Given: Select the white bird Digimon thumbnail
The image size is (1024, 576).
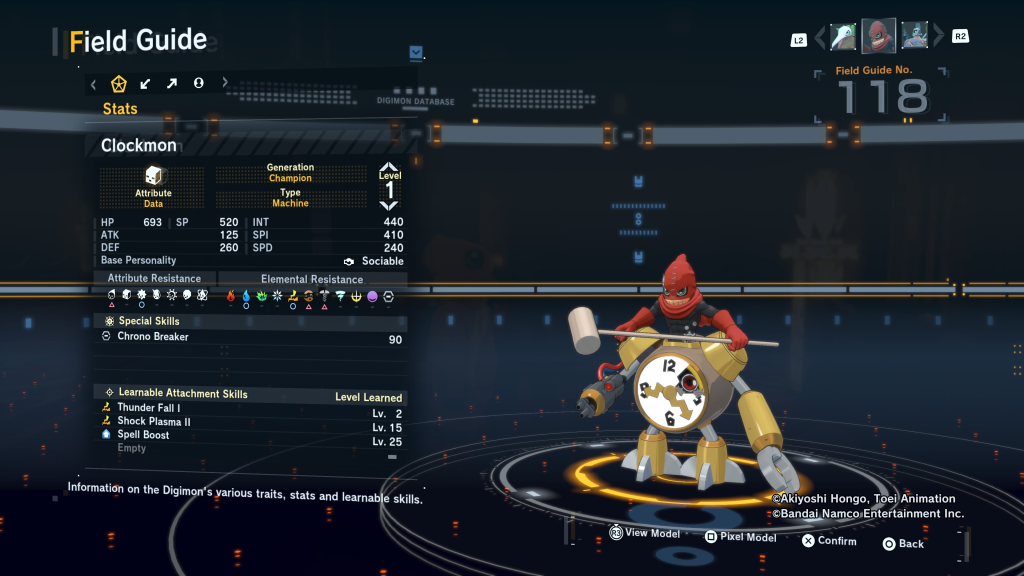Looking at the screenshot, I should (x=843, y=36).
